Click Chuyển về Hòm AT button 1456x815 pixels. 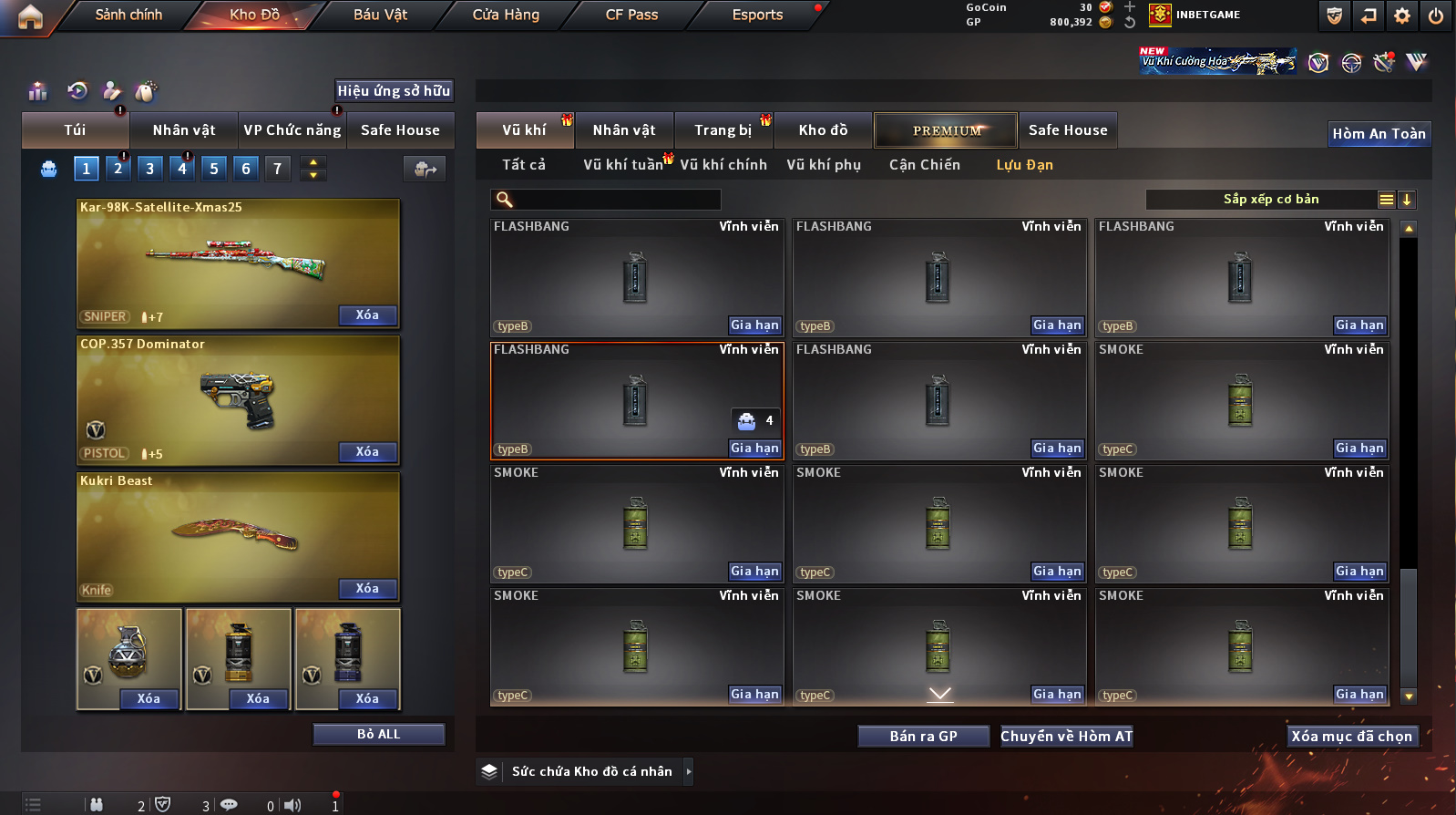[x=1066, y=737]
